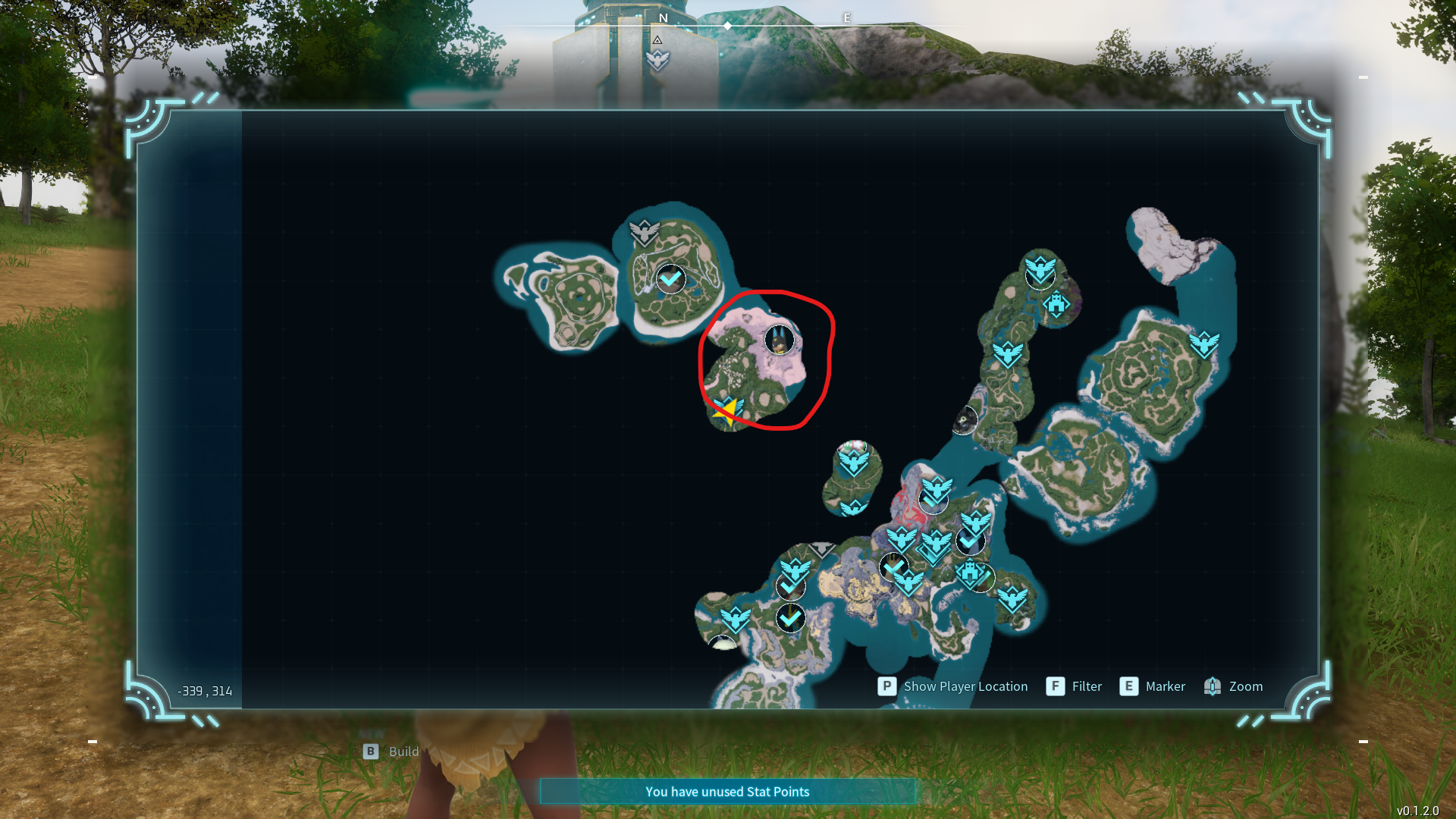This screenshot has height=819, width=1456.
Task: Click the coordinates display showing -339, 314
Action: tap(205, 690)
